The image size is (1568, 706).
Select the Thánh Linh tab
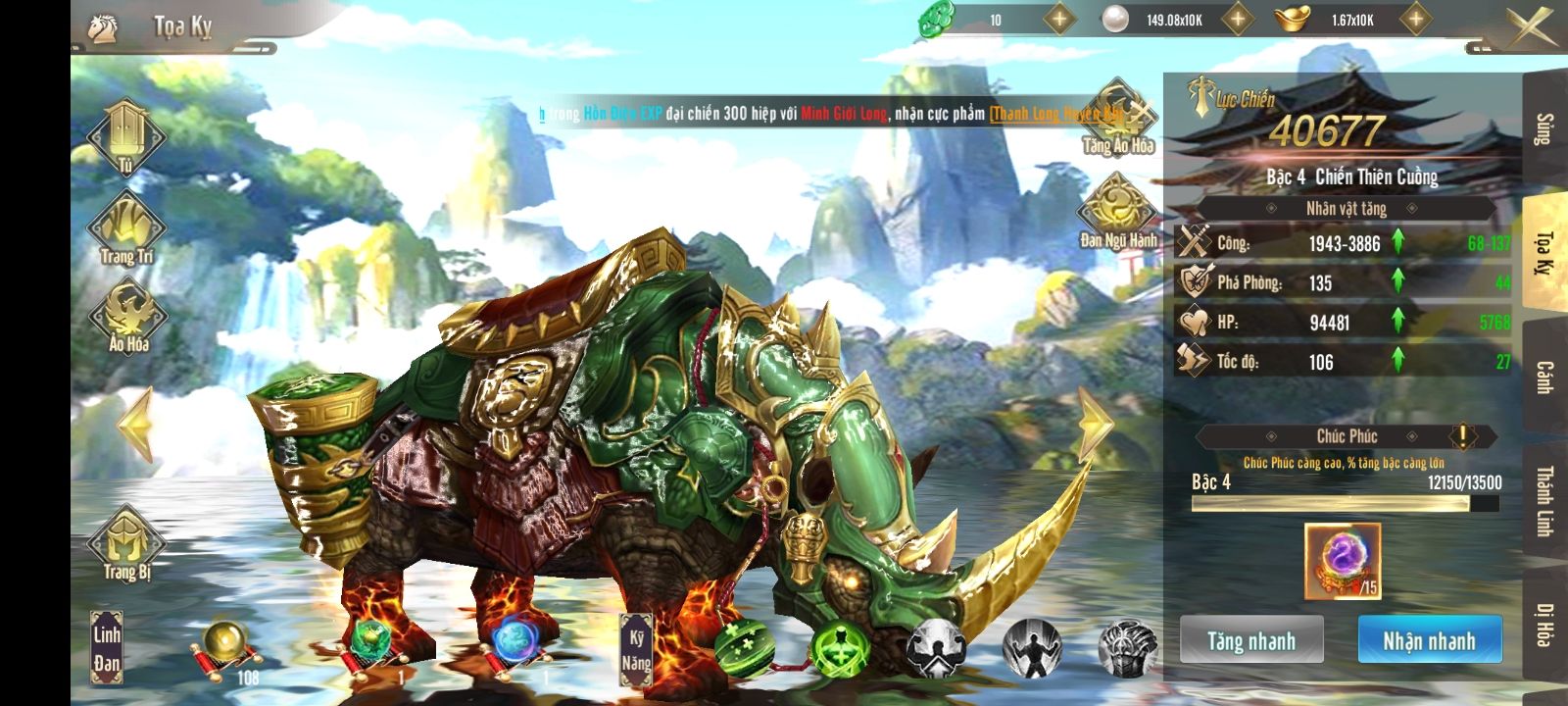point(1544,500)
